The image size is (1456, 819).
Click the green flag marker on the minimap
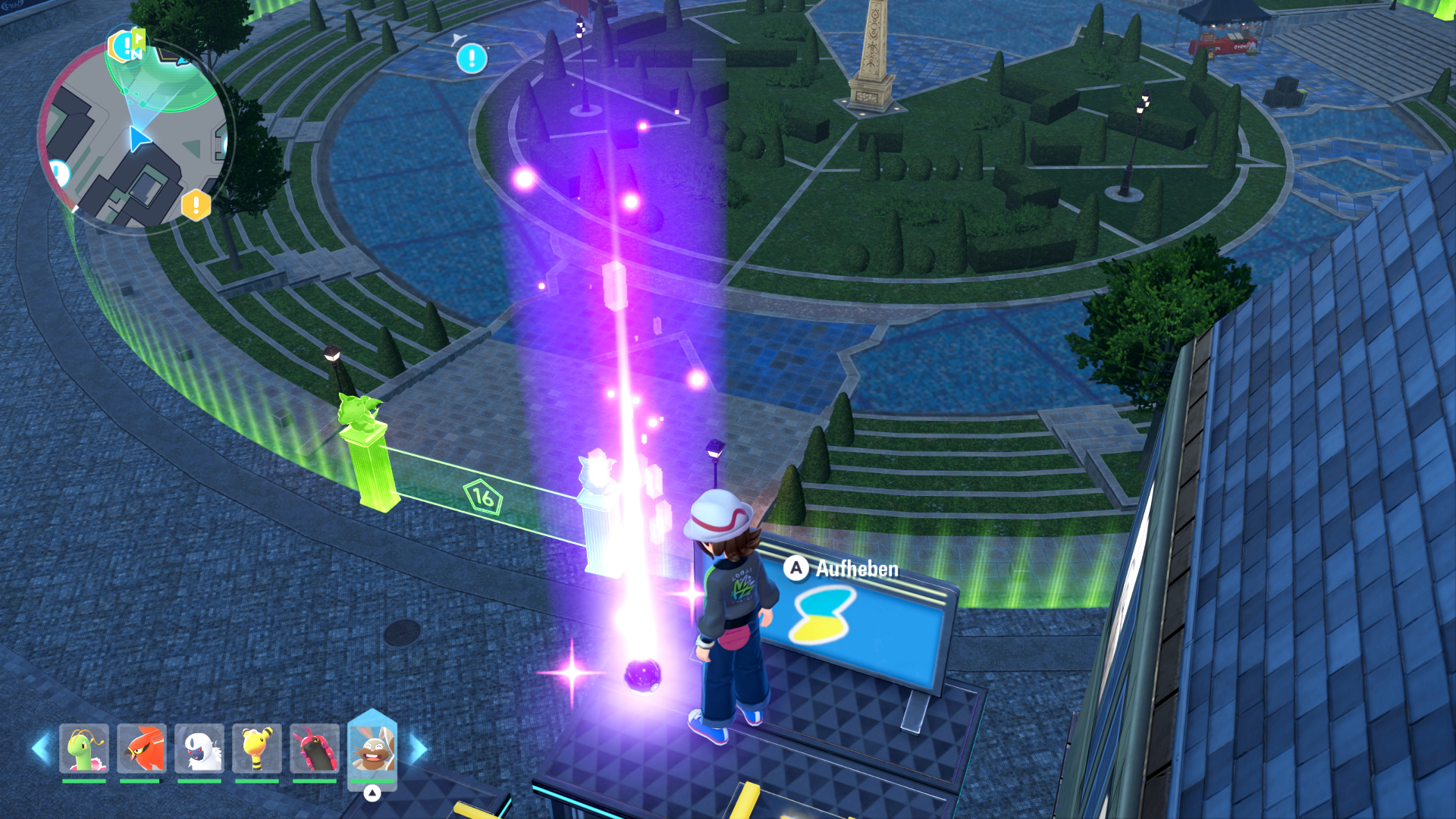[x=137, y=39]
